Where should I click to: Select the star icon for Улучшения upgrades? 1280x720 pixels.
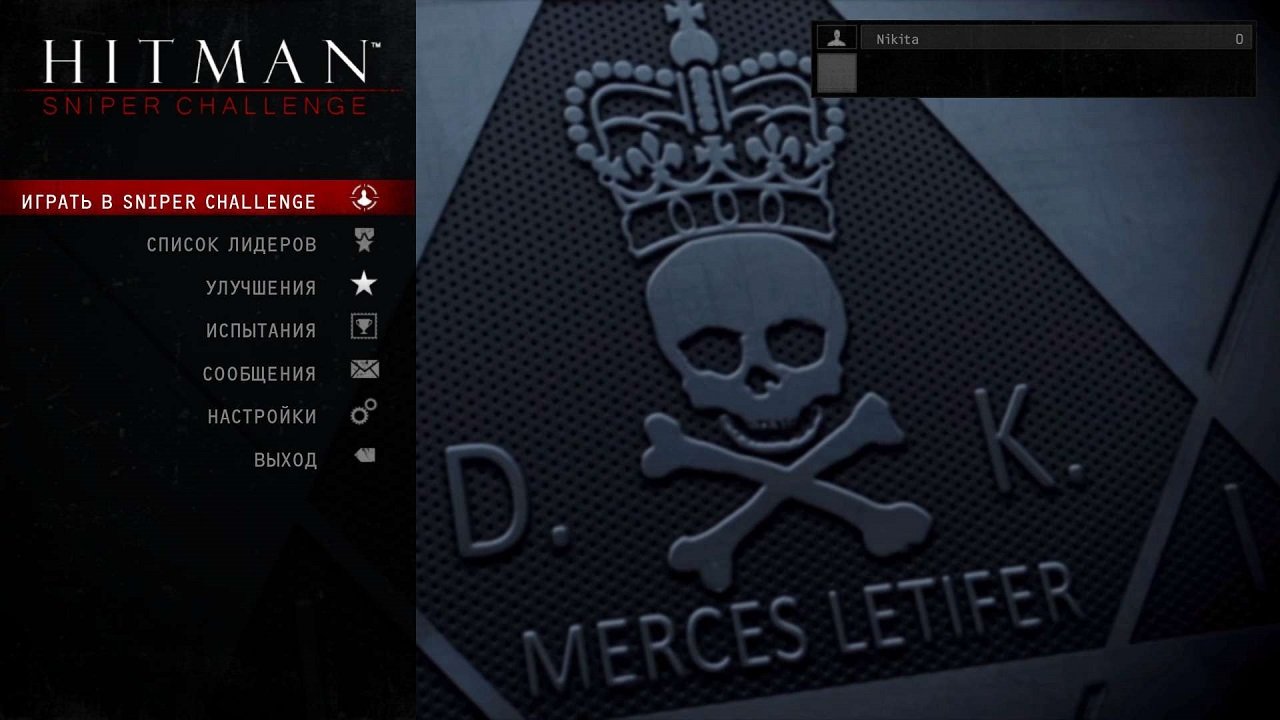tap(362, 285)
